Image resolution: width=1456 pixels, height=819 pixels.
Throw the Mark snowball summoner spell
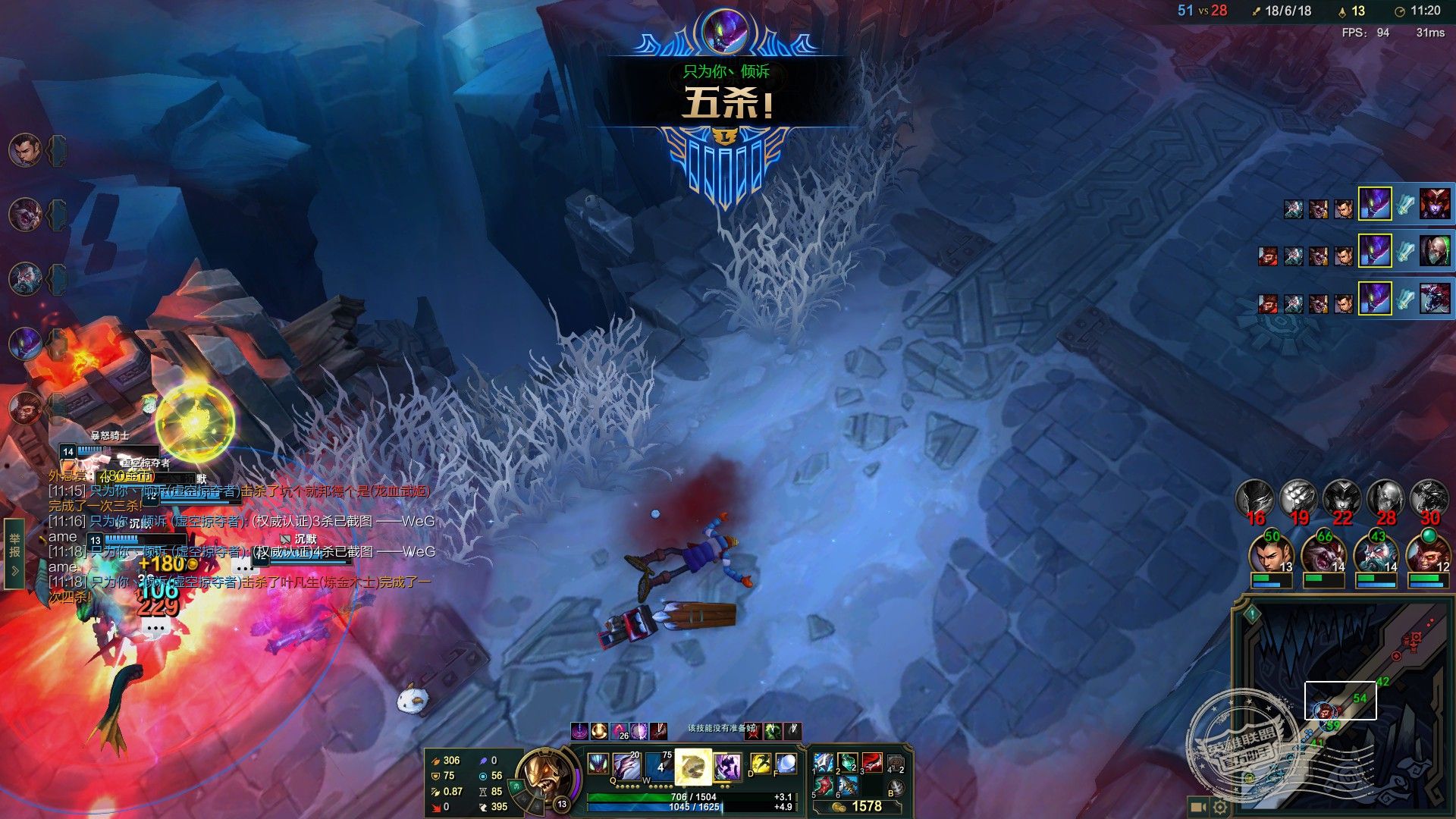786,764
